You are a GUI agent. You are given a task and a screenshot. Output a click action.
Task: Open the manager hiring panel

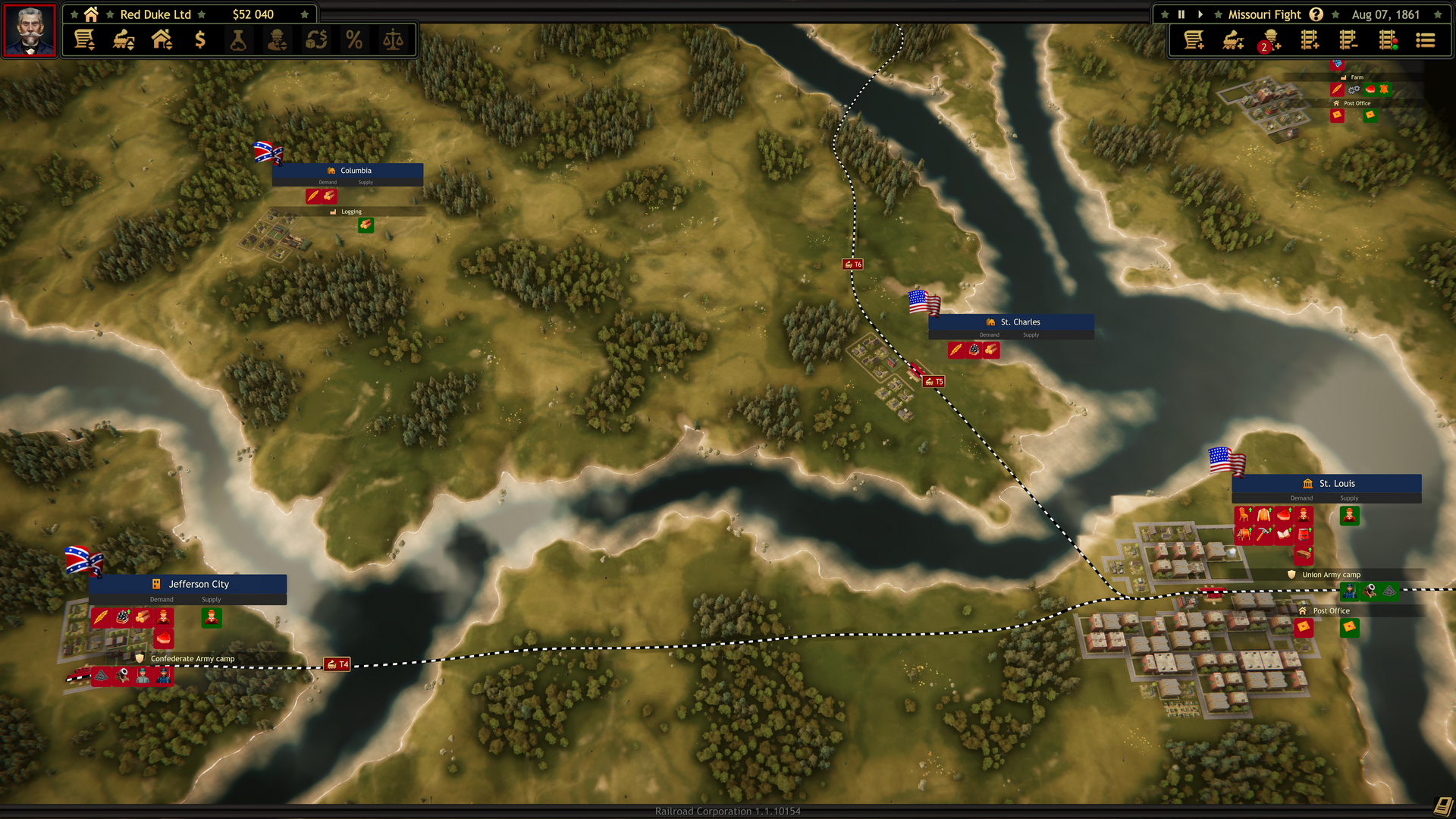[x=277, y=40]
